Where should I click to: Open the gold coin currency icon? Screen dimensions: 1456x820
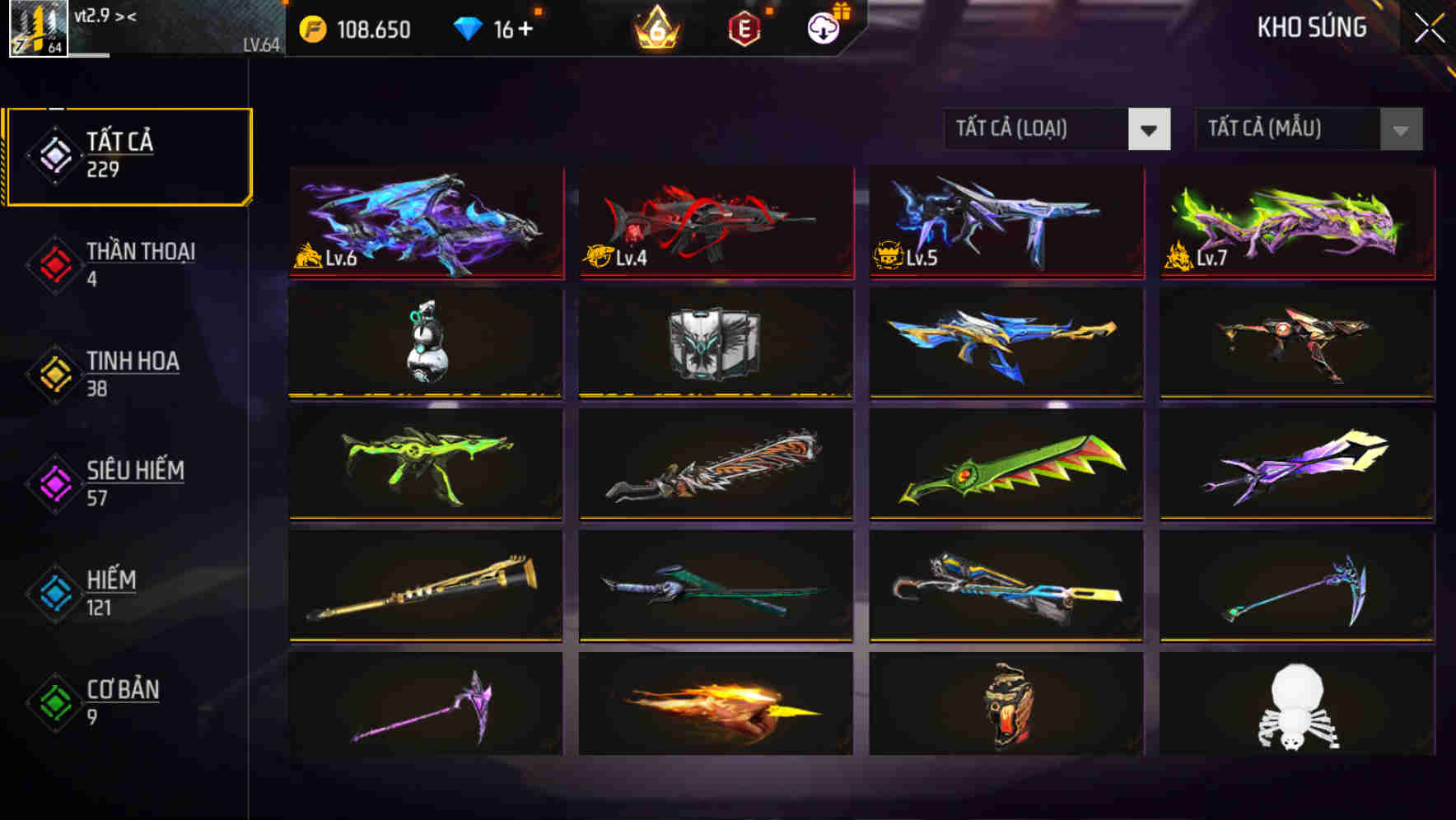coord(311,29)
